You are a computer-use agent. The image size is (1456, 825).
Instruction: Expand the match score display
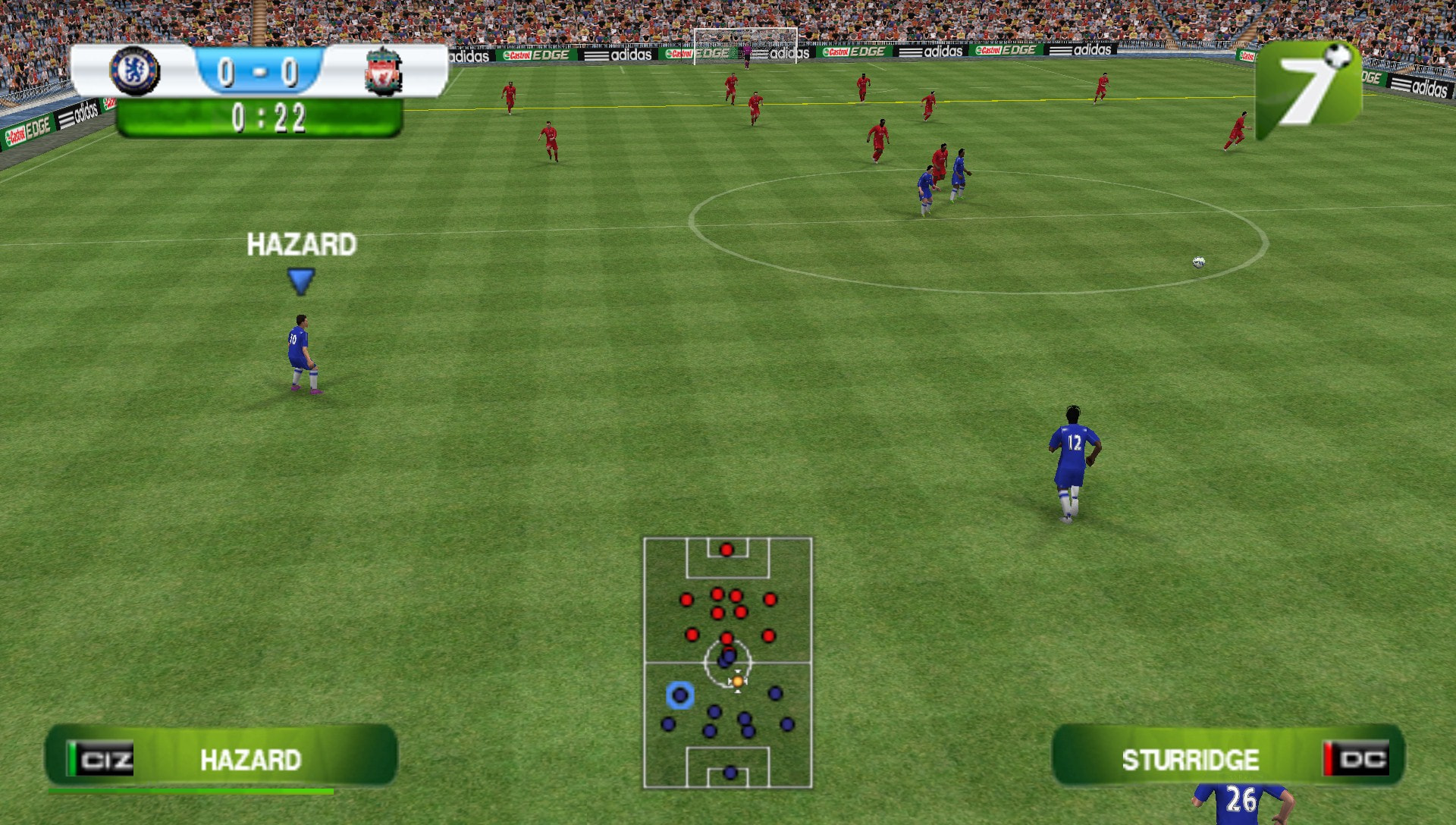[259, 71]
